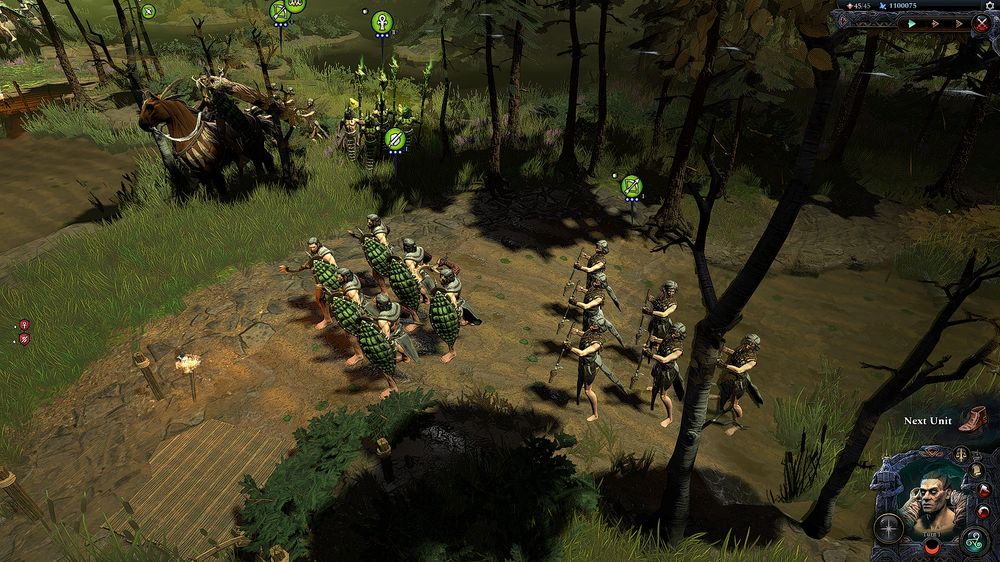The width and height of the screenshot is (1000, 562).
Task: Select the unit with the spear marker
Action: [394, 138]
